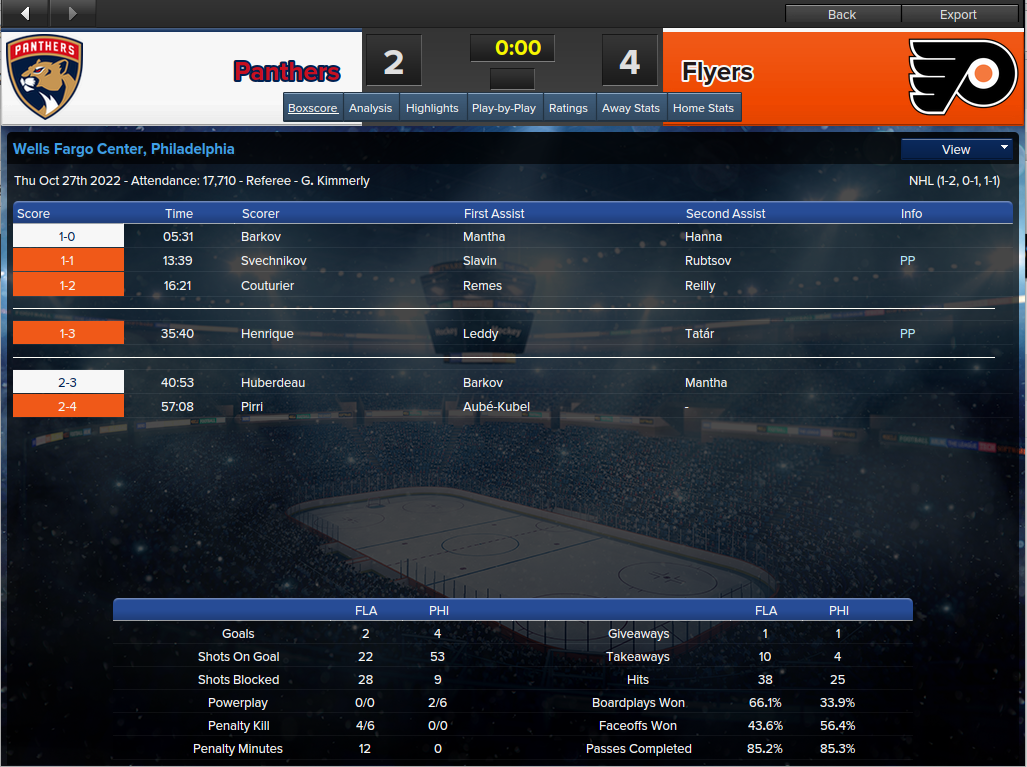Click the Flyers team logo
Viewport: 1027px width, 767px height.
pyautogui.click(x=962, y=76)
